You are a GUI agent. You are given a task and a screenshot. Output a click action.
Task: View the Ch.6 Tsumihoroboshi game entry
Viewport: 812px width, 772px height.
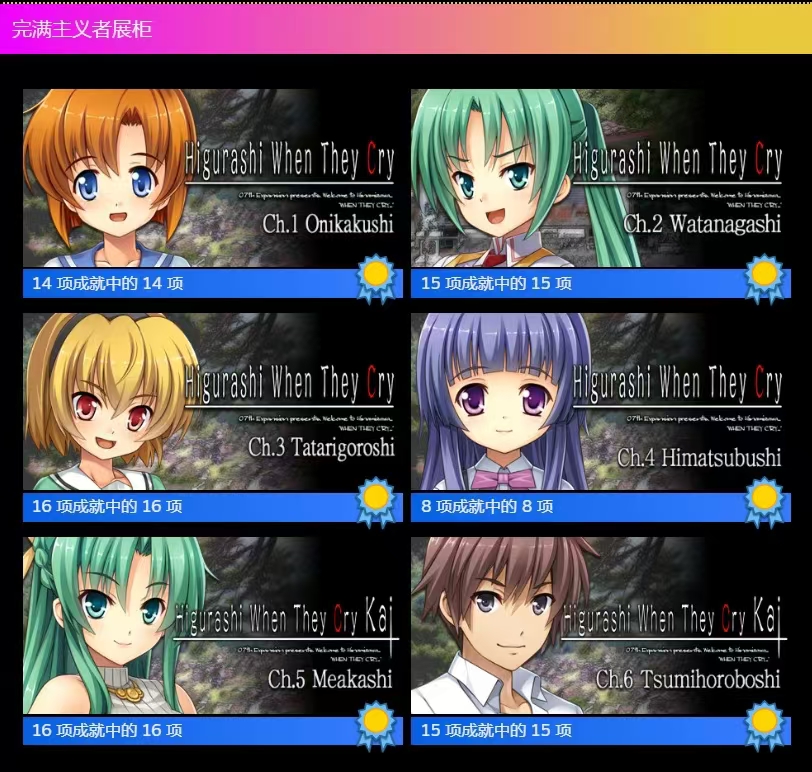pos(598,626)
